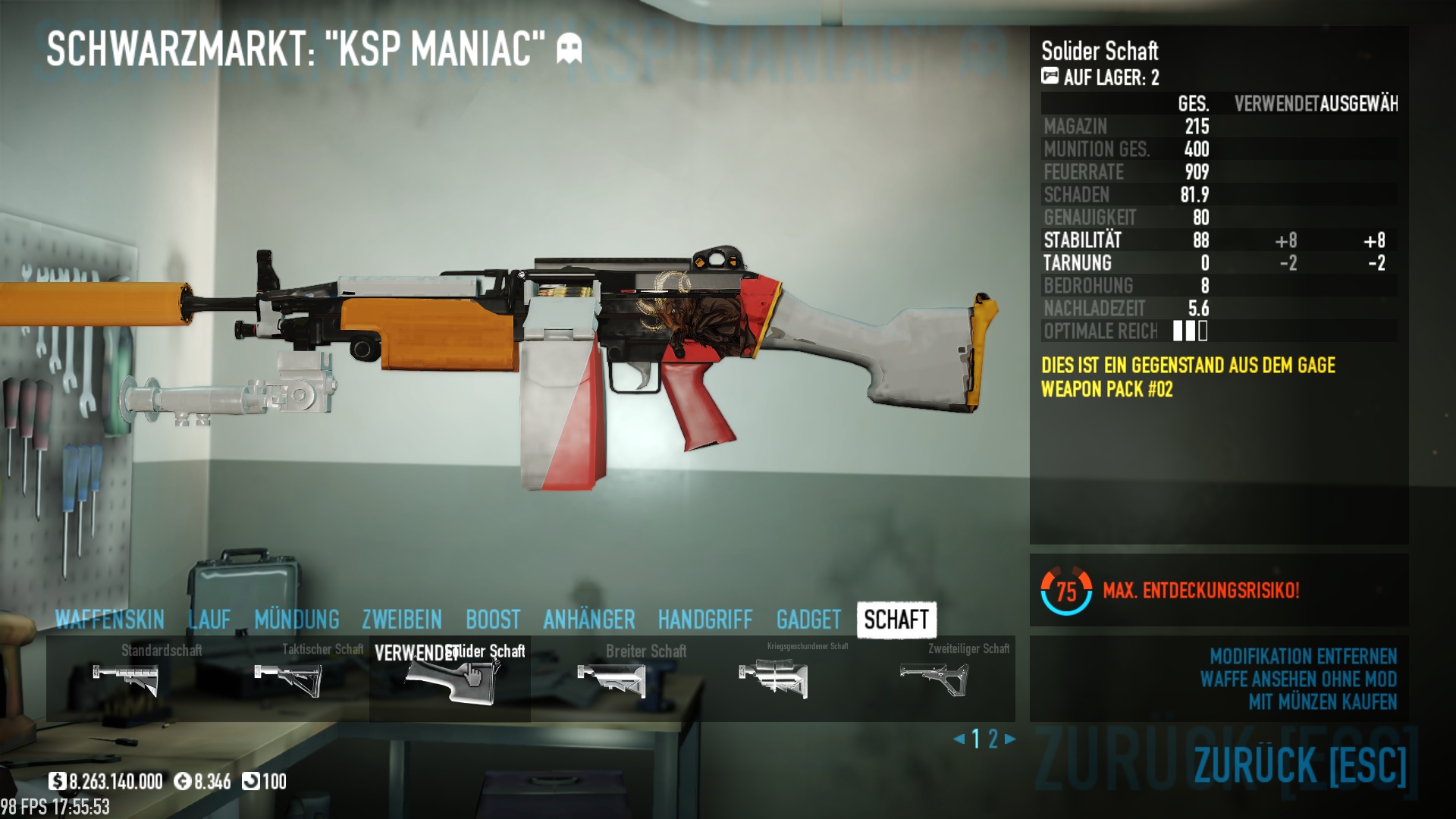Screen dimensions: 1456x819
Task: Switch to the Waffenskin tab
Action: tap(110, 620)
